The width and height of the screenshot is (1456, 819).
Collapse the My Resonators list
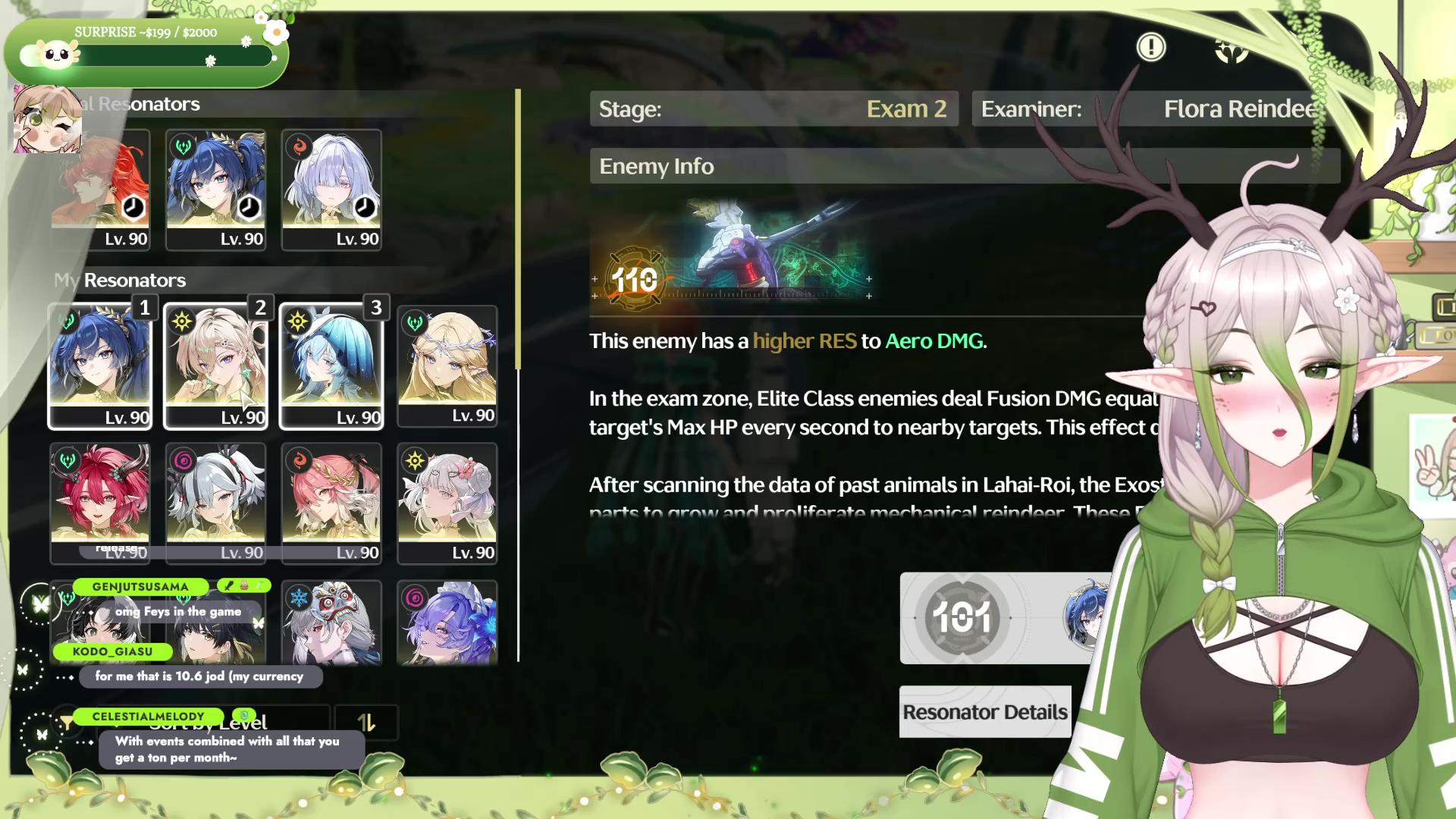click(x=120, y=280)
